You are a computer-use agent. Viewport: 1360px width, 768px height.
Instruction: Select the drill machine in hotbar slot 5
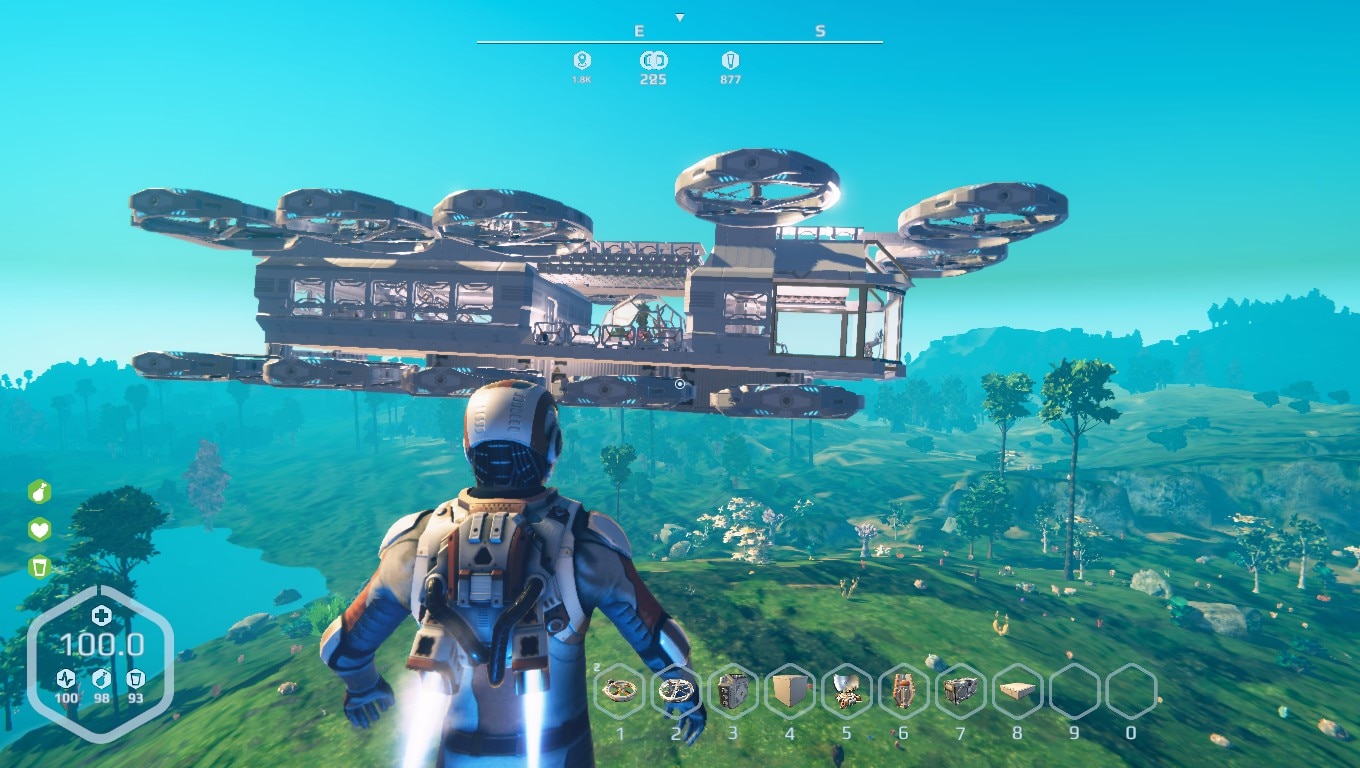[x=845, y=690]
